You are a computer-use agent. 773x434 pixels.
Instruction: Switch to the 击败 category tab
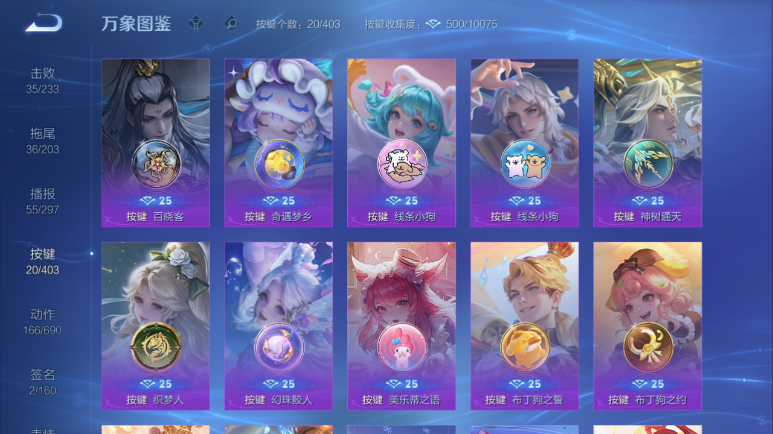[42, 80]
